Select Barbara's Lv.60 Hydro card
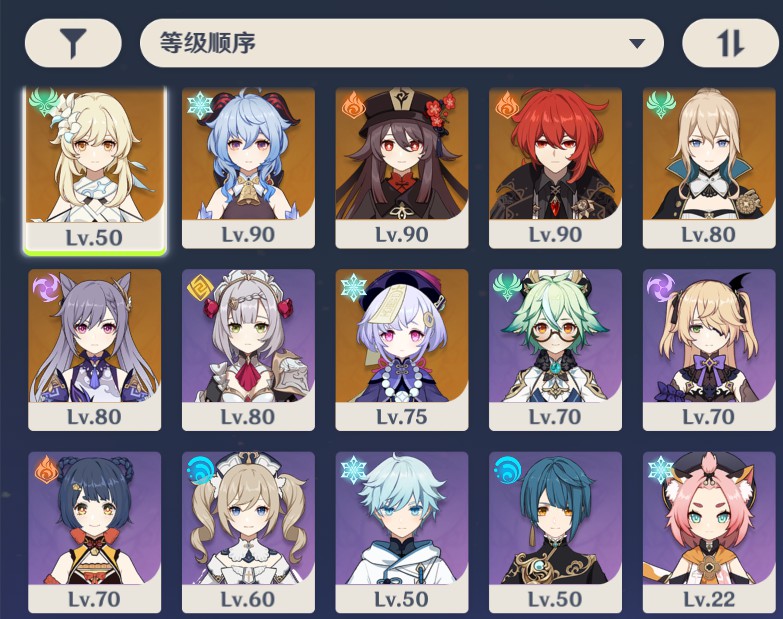Viewport: 783px width, 619px height. (248, 530)
